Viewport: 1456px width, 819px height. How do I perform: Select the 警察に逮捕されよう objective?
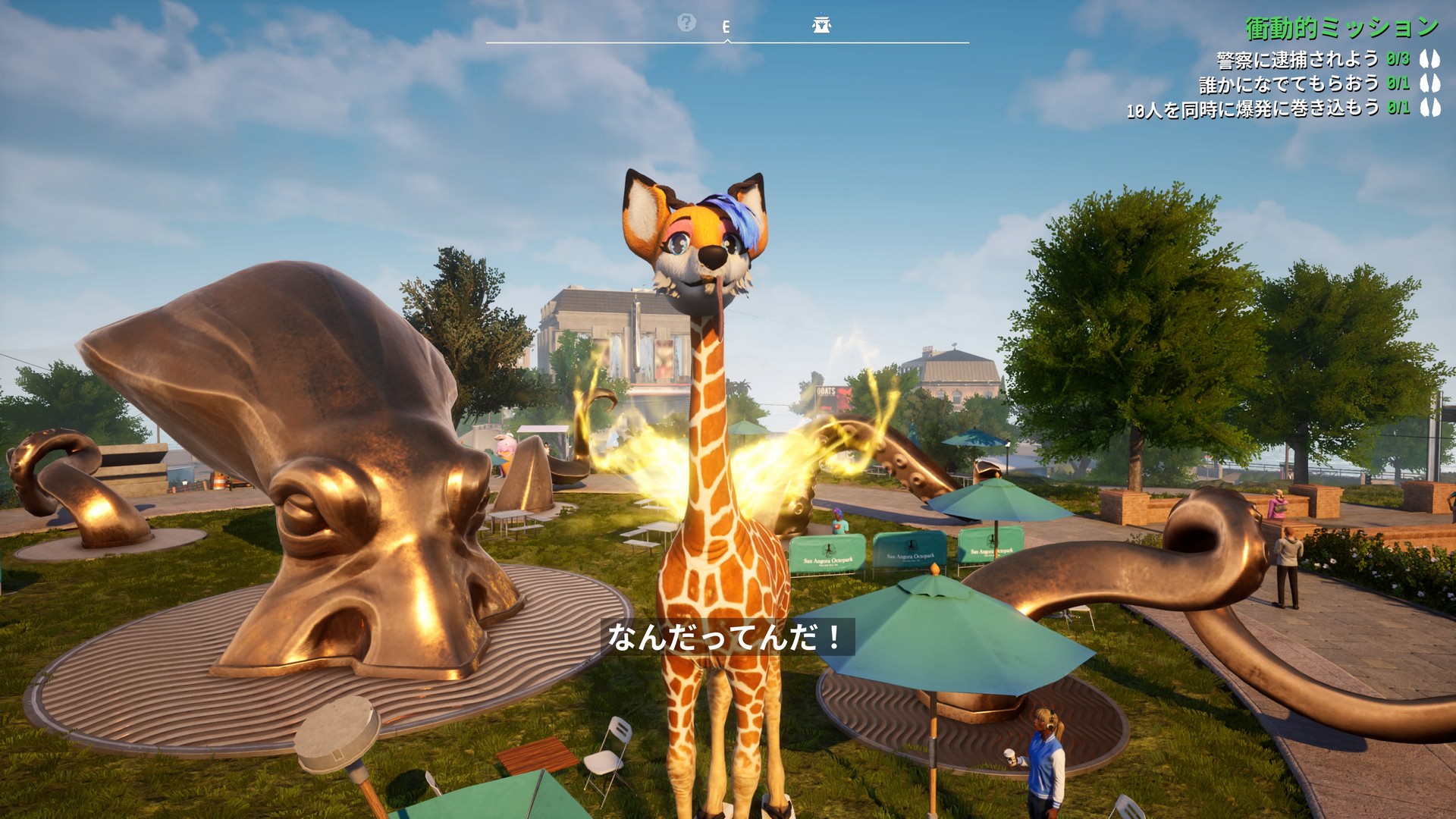tap(1297, 59)
